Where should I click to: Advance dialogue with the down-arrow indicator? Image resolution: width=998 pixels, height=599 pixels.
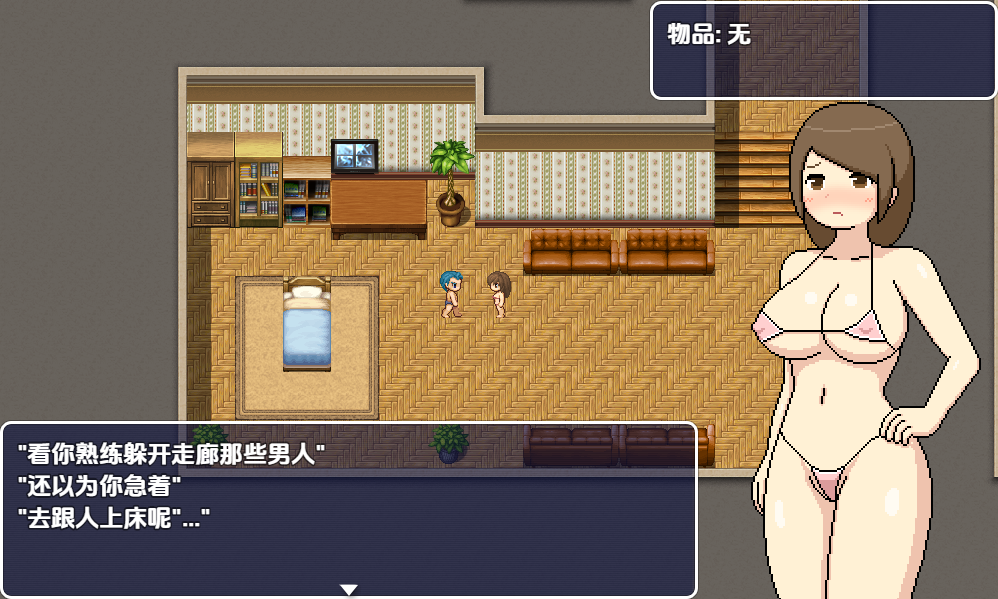(348, 589)
